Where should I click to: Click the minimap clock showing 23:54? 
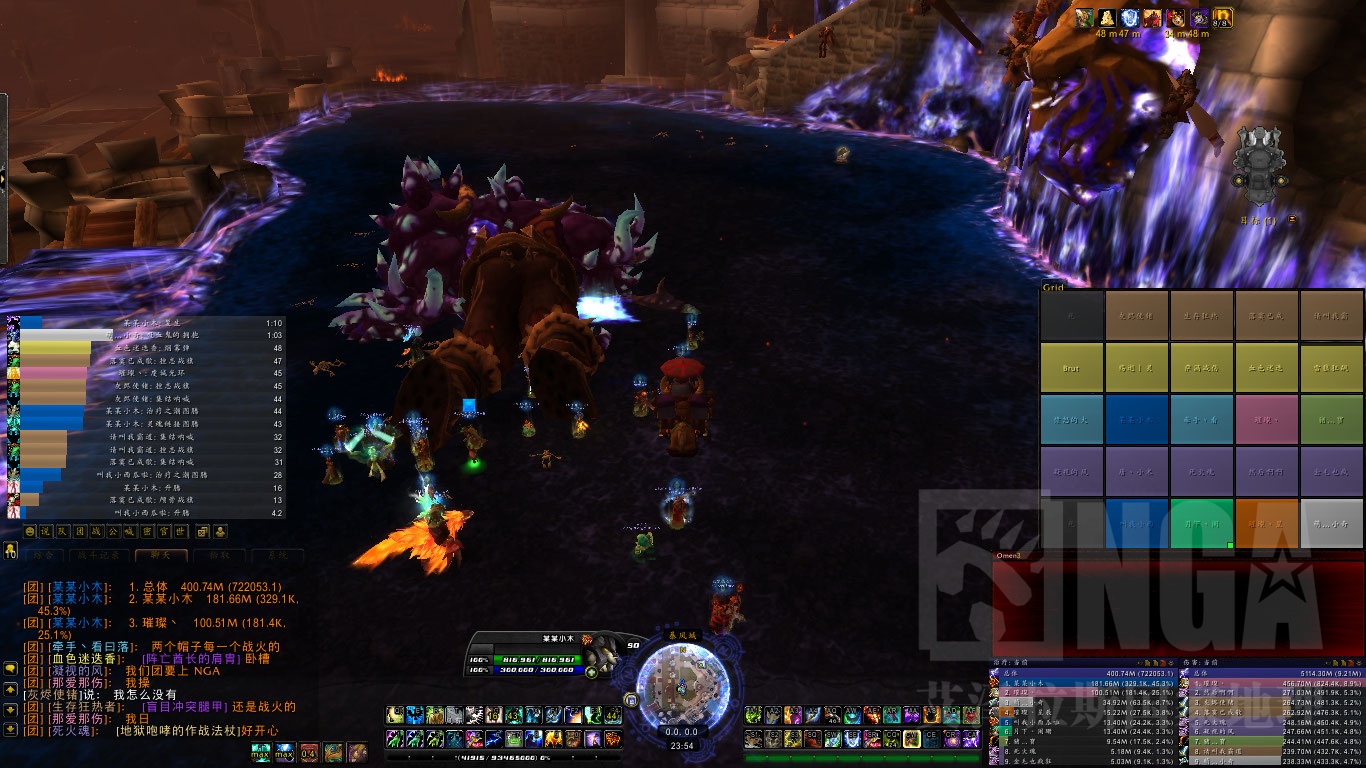(683, 745)
